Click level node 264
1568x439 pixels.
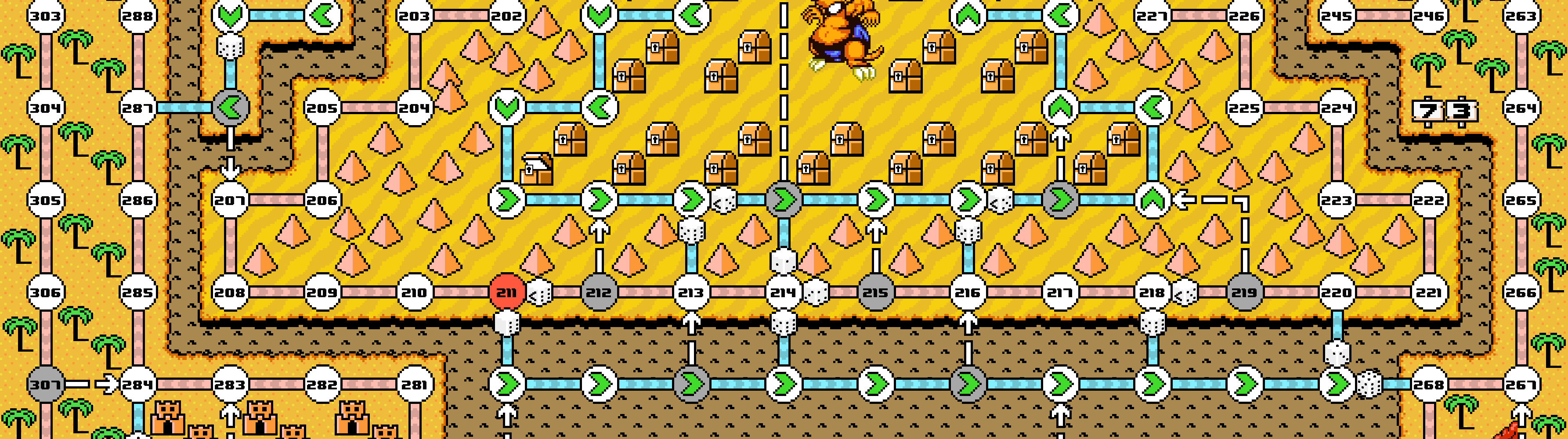point(1521,108)
